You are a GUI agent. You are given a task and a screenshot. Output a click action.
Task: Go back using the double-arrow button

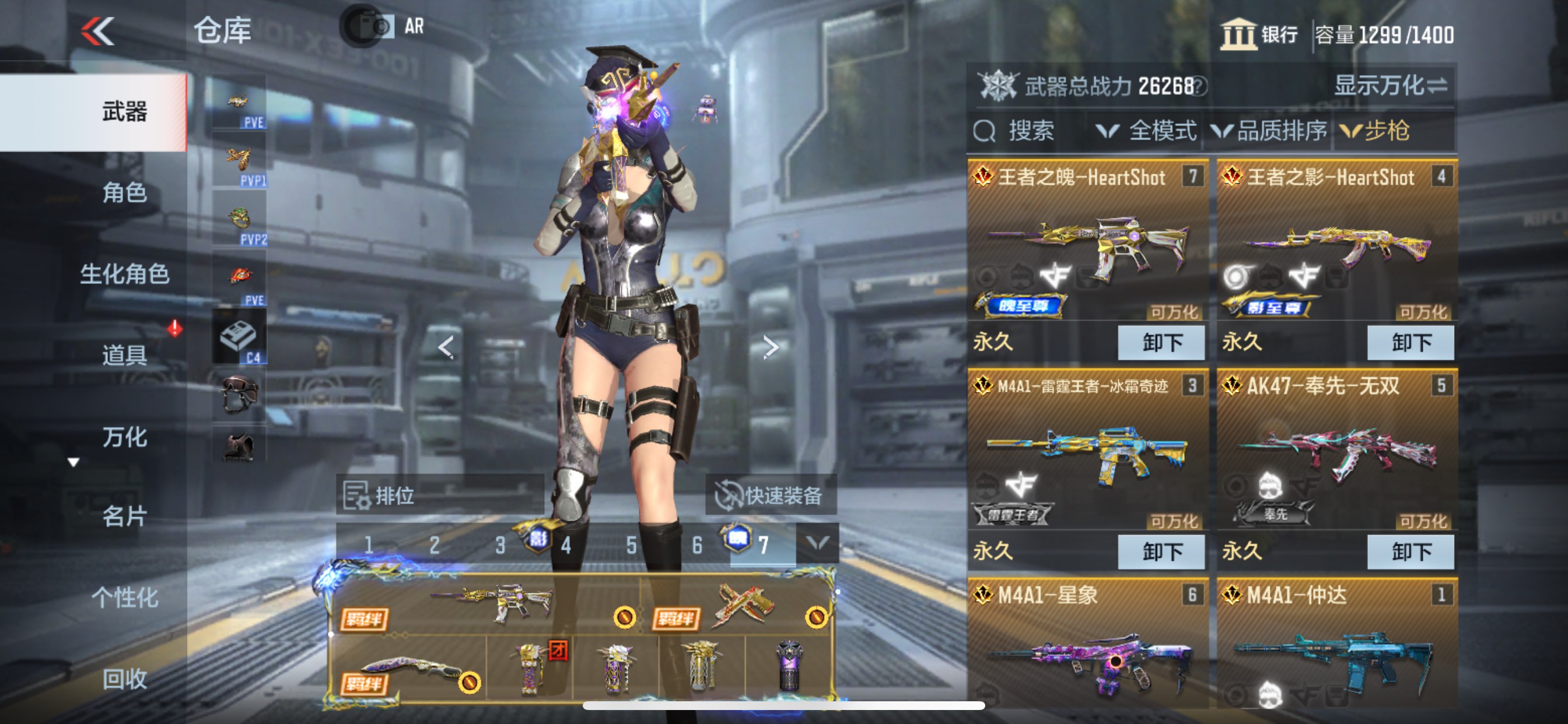tap(97, 30)
